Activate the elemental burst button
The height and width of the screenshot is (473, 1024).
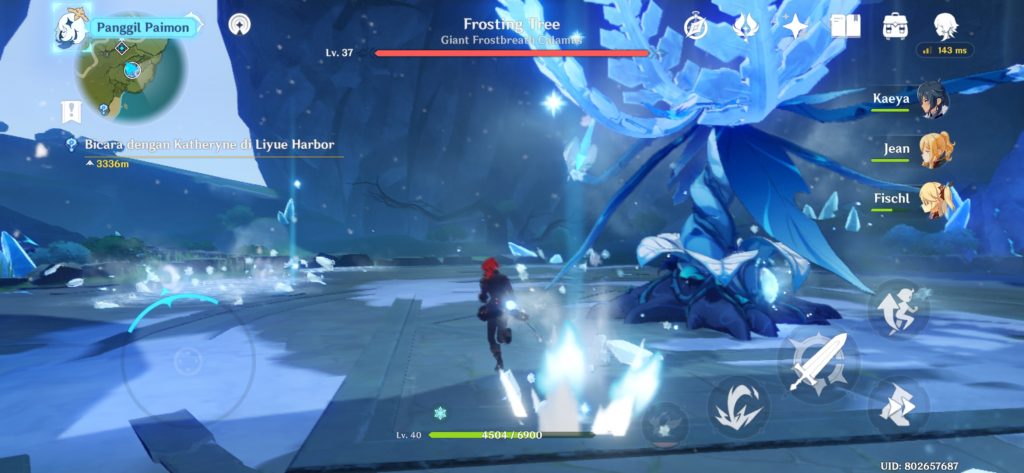point(664,424)
